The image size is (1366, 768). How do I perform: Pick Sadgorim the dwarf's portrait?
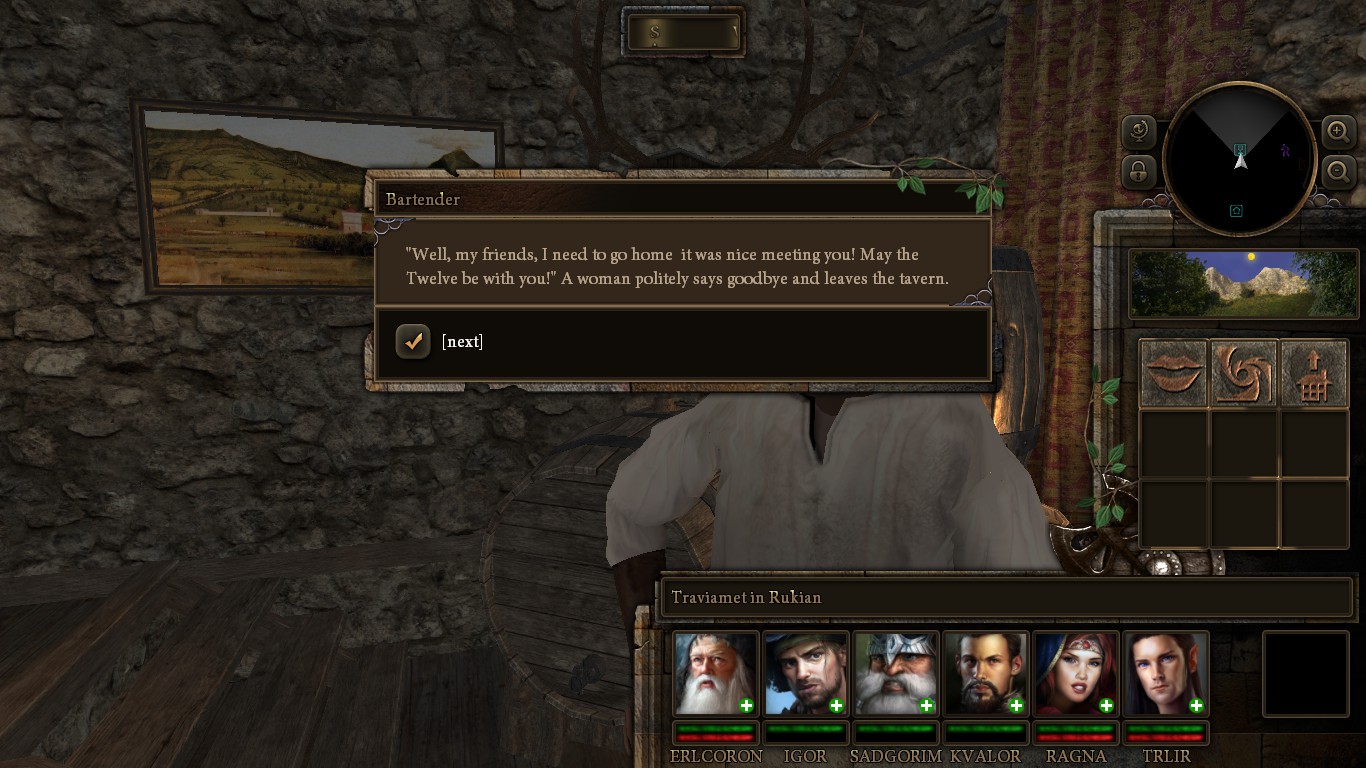[894, 672]
